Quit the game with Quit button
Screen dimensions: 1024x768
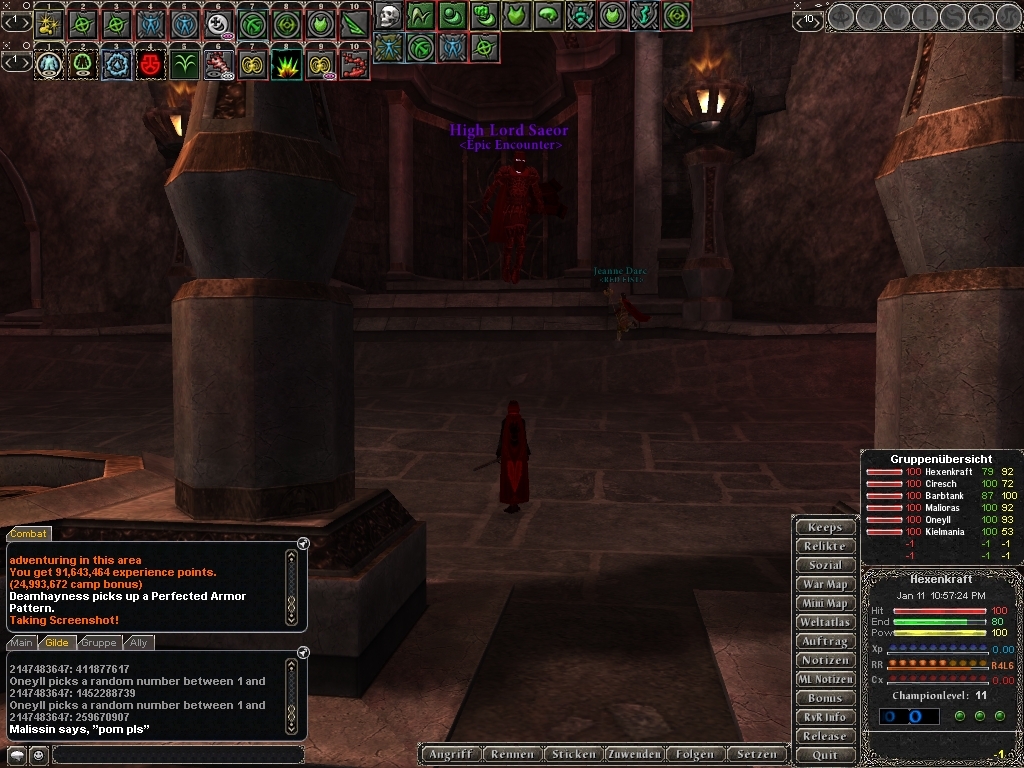825,755
